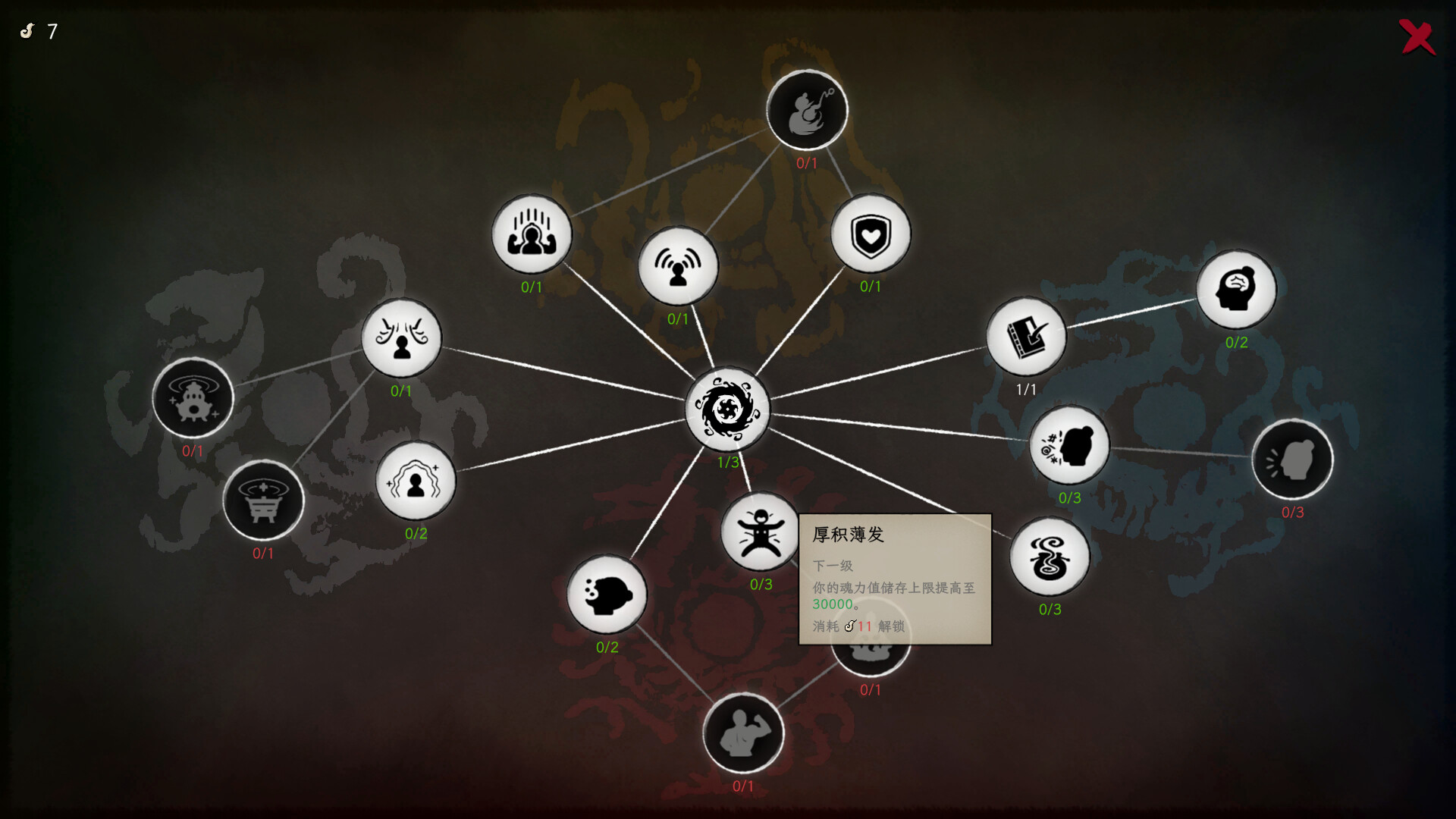This screenshot has height=819, width=1456.
Task: Click the head with runes skill node
Action: coord(1069,446)
